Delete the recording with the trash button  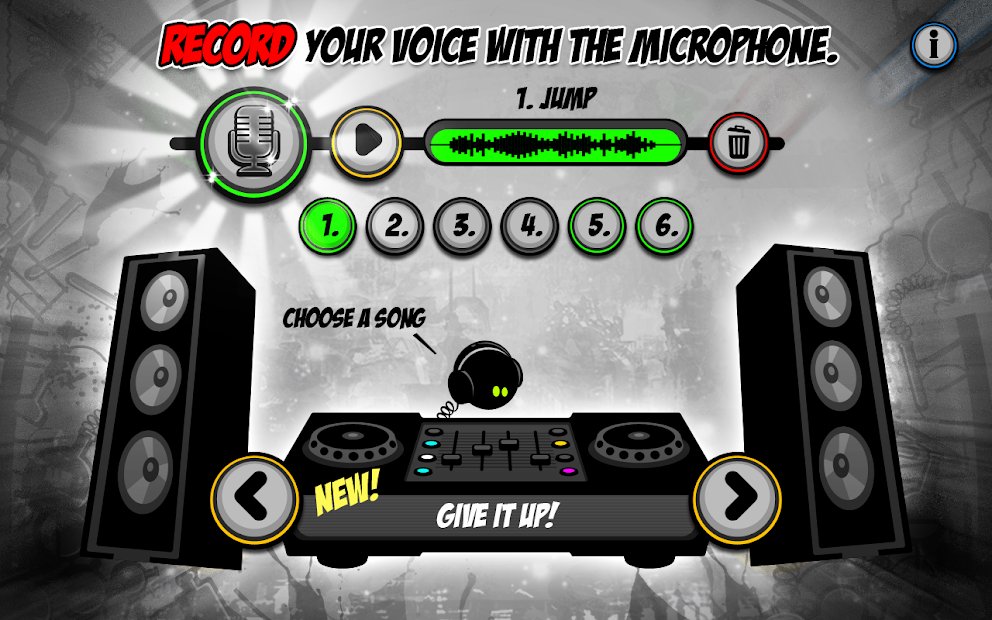point(739,144)
